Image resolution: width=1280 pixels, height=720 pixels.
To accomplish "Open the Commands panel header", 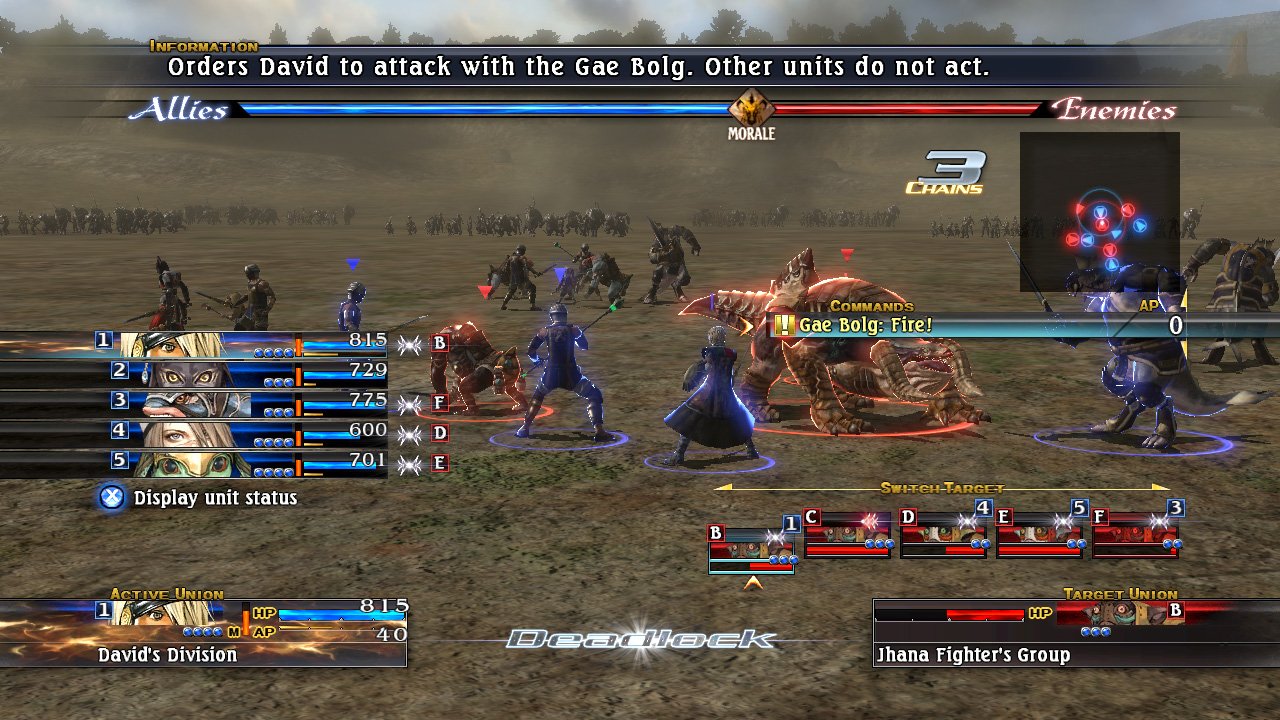I will (872, 305).
